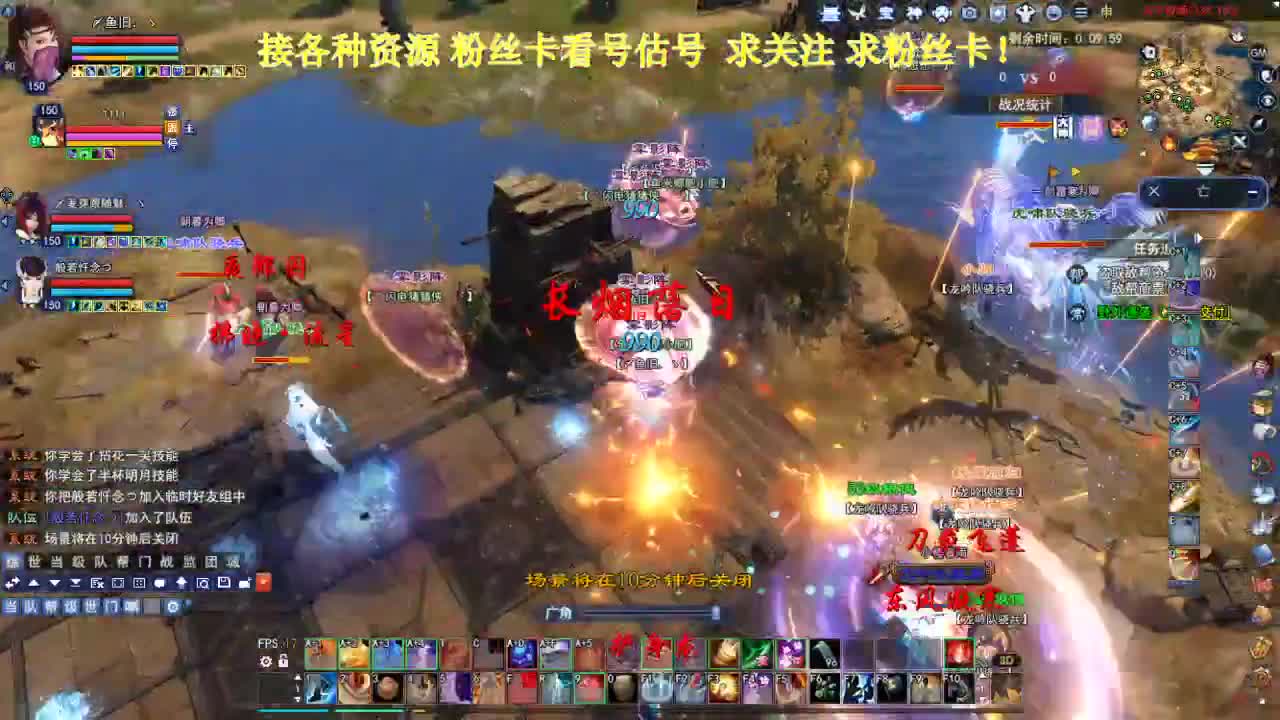This screenshot has height=720, width=1280.
Task: Collapse the chat with the down arrow in its toolbar
Action: click(55, 582)
